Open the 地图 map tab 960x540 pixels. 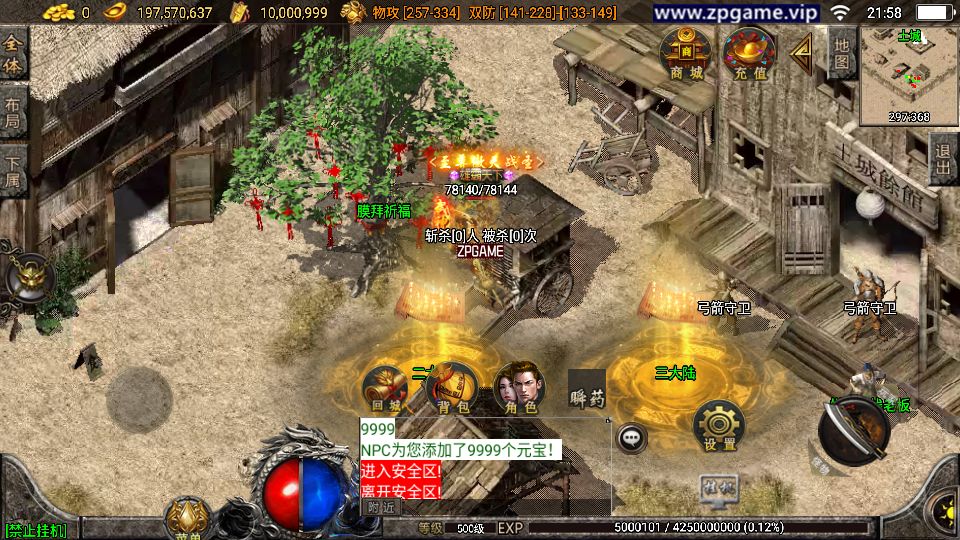click(841, 54)
